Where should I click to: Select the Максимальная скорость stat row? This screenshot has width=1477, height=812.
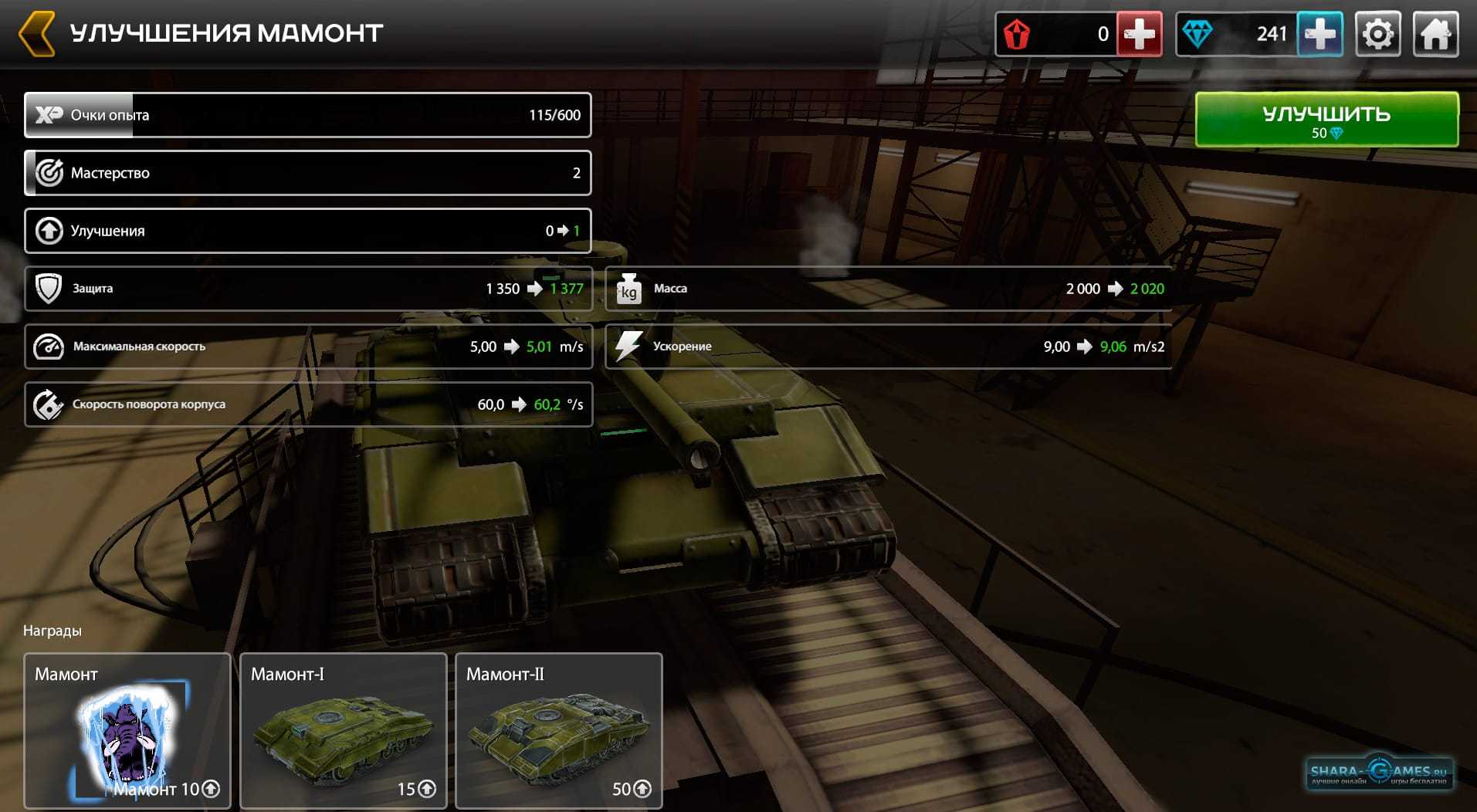(307, 347)
